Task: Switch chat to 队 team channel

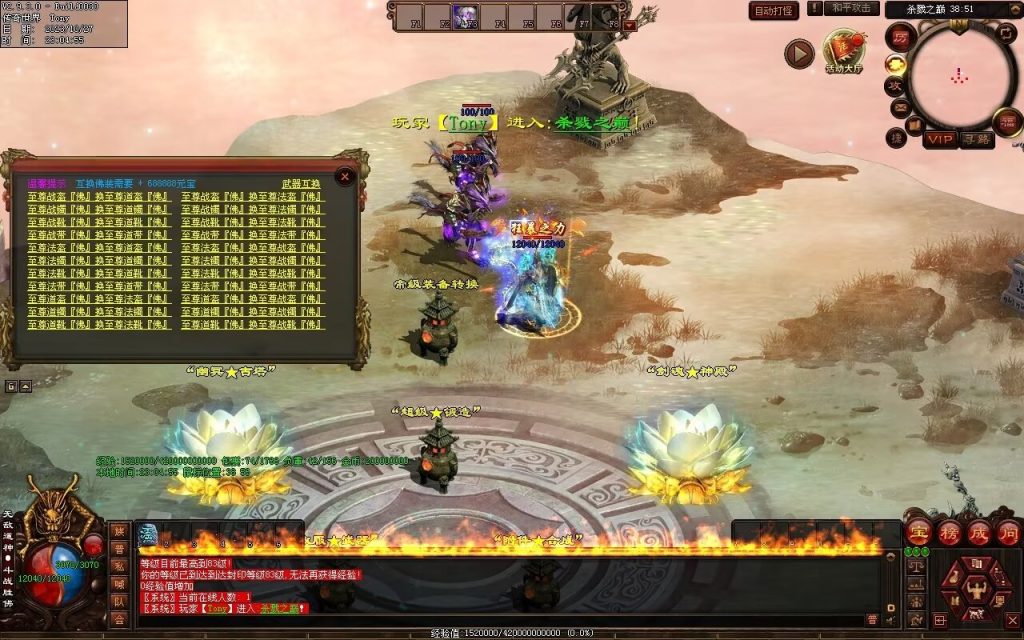Action: [119, 602]
